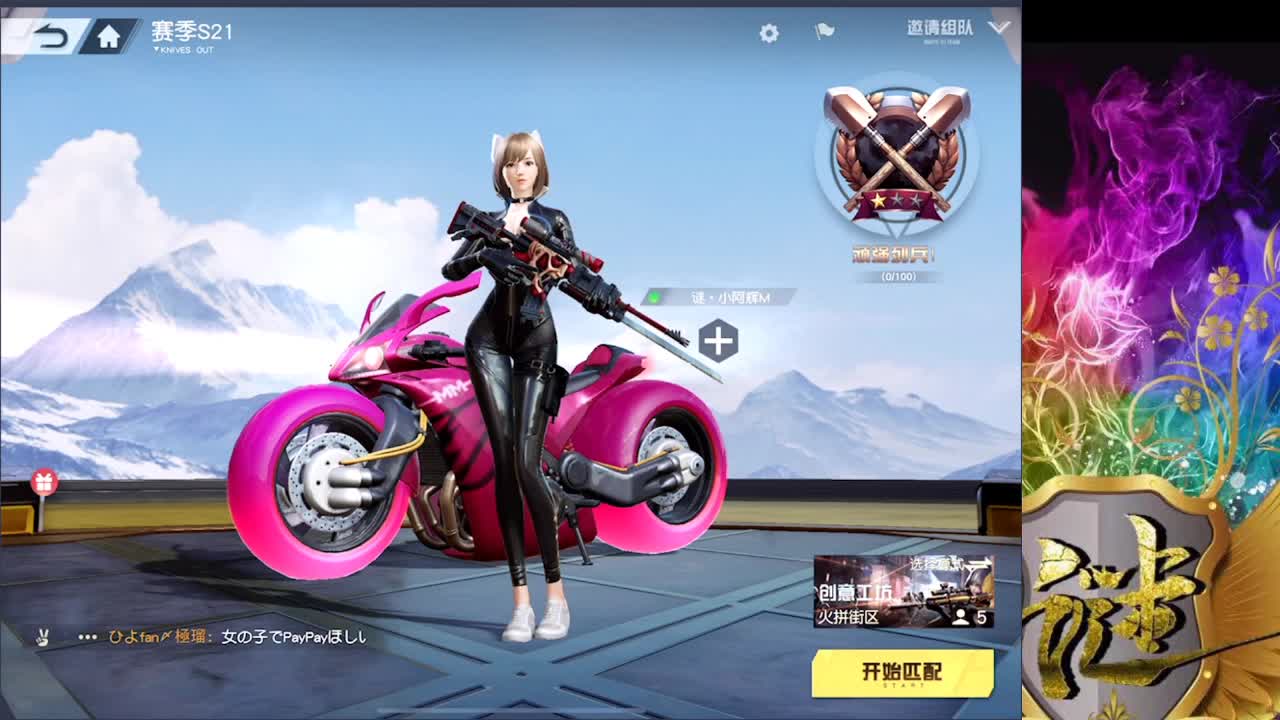Viewport: 1280px width, 720px height.
Task: Open the settings gear
Action: [767, 32]
